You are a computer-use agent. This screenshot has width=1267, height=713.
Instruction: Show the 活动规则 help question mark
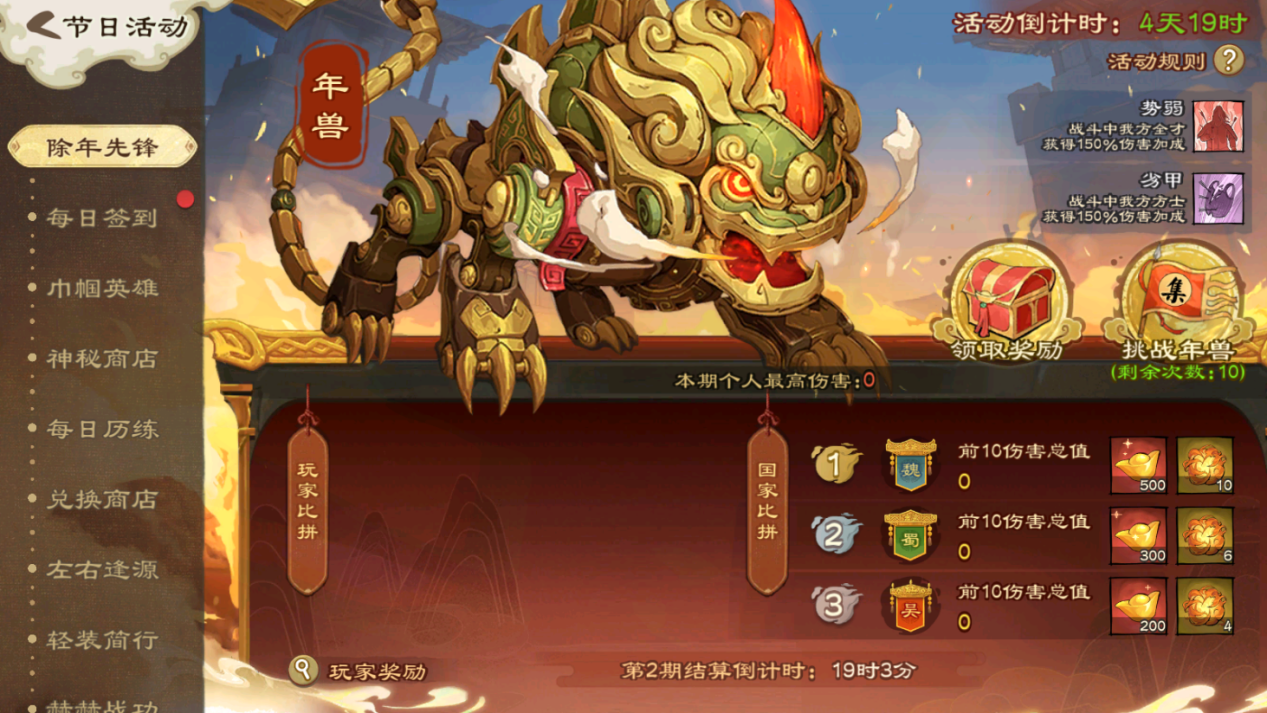pyautogui.click(x=1228, y=61)
